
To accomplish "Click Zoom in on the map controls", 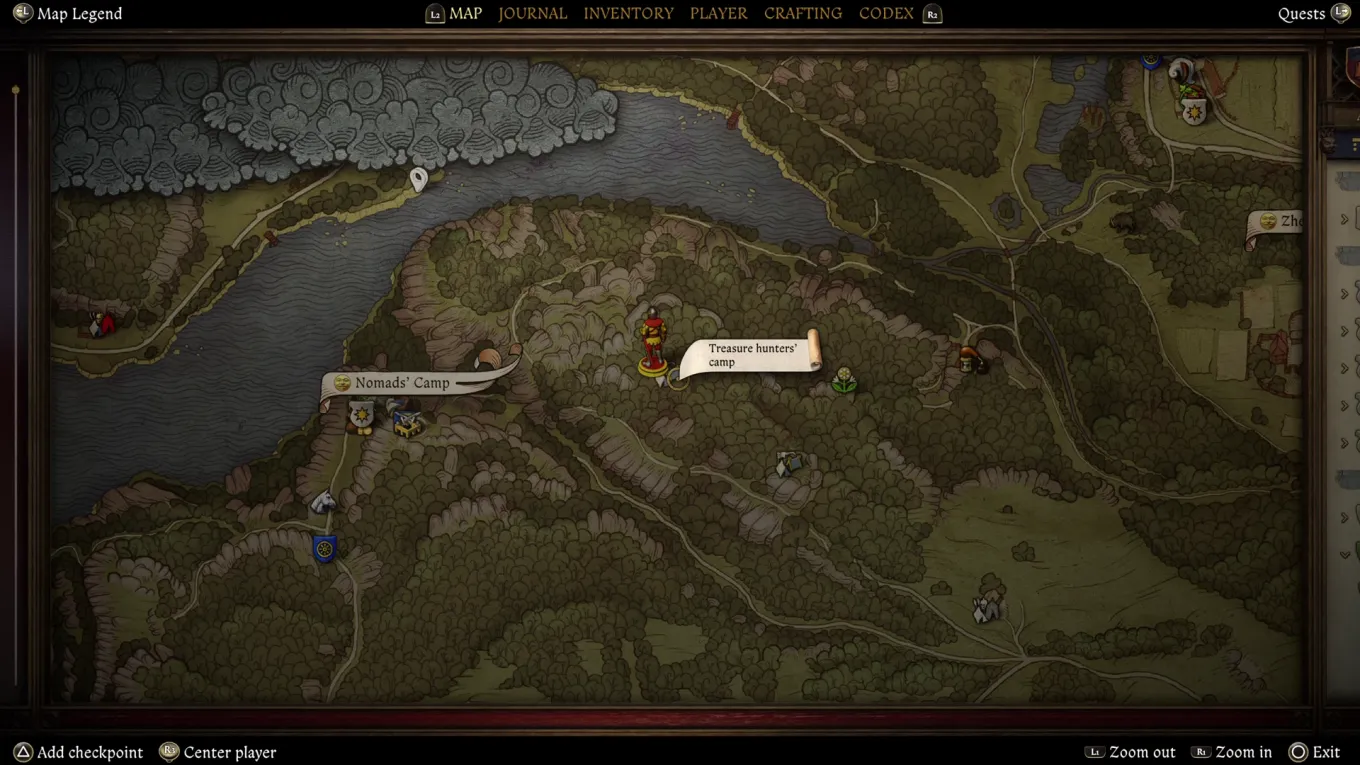I will pyautogui.click(x=1243, y=752).
